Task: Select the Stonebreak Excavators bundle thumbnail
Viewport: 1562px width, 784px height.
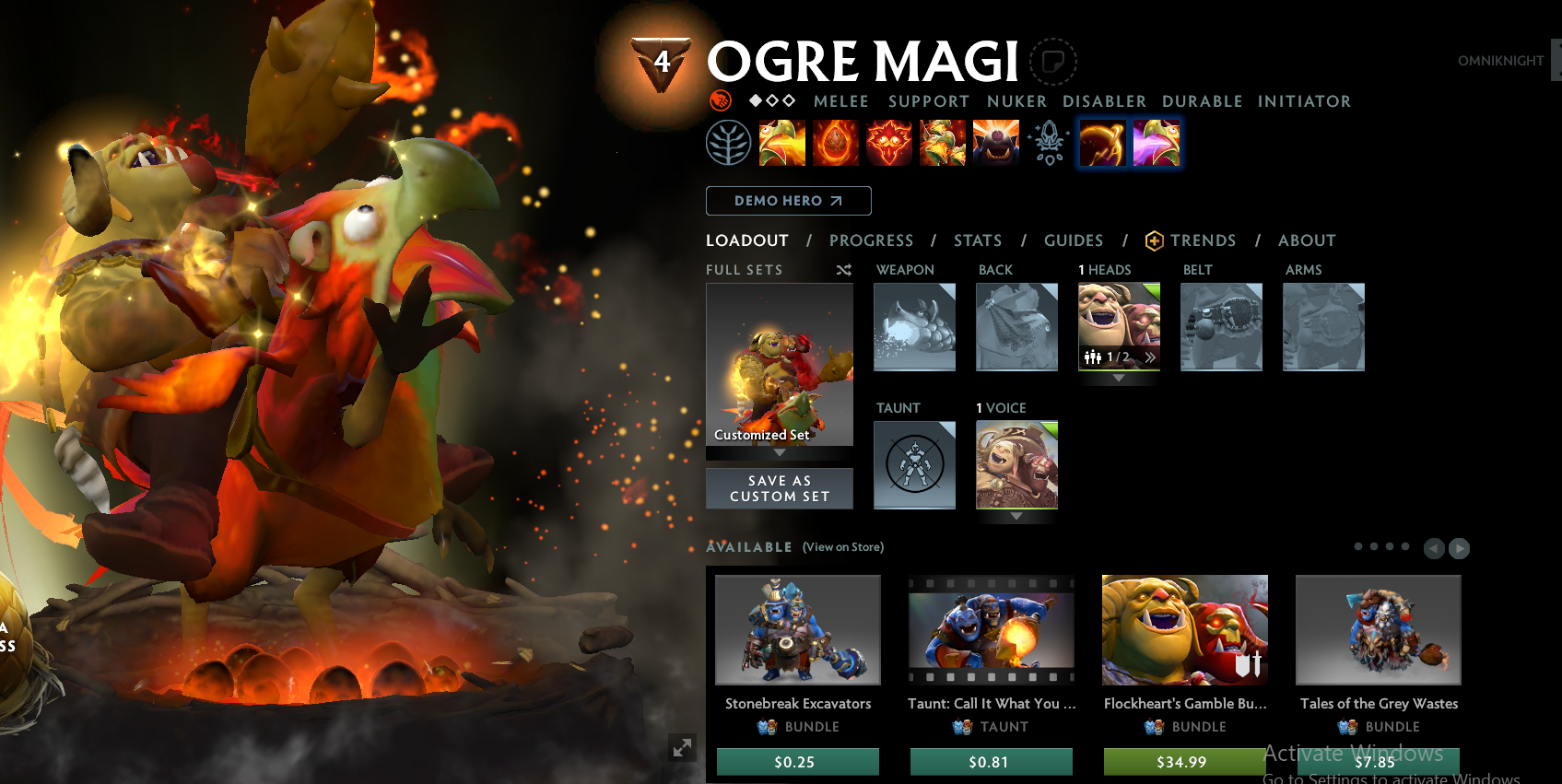Action: click(x=797, y=630)
